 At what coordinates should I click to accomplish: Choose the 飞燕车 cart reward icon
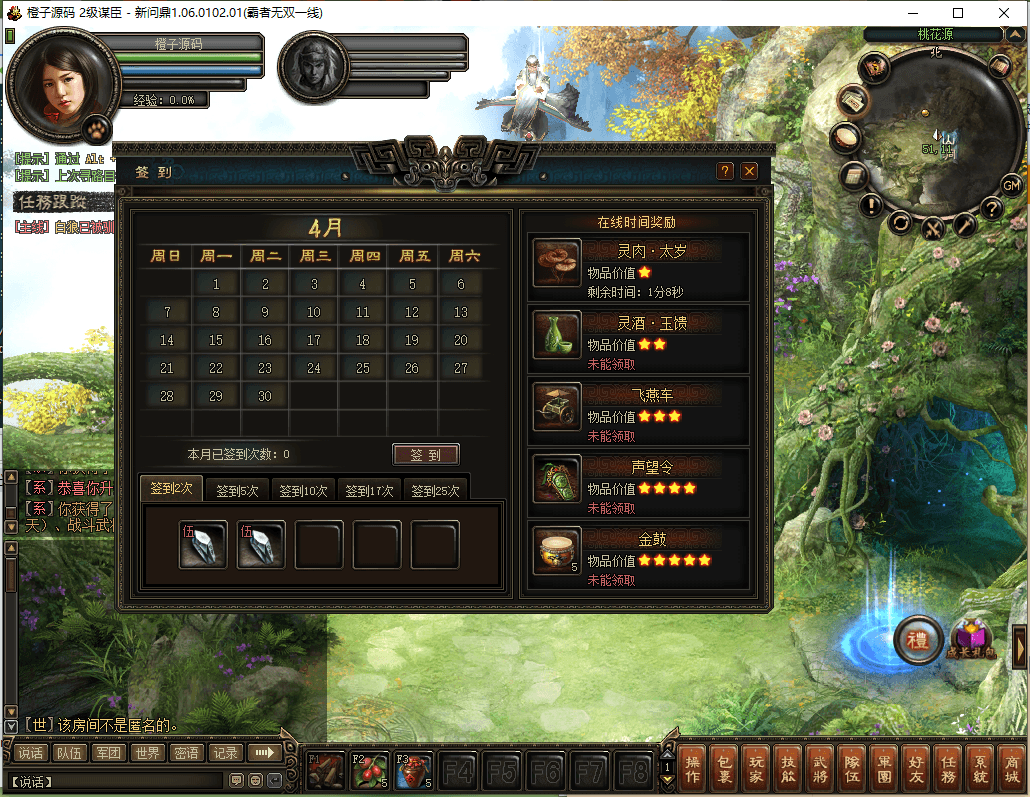(557, 406)
